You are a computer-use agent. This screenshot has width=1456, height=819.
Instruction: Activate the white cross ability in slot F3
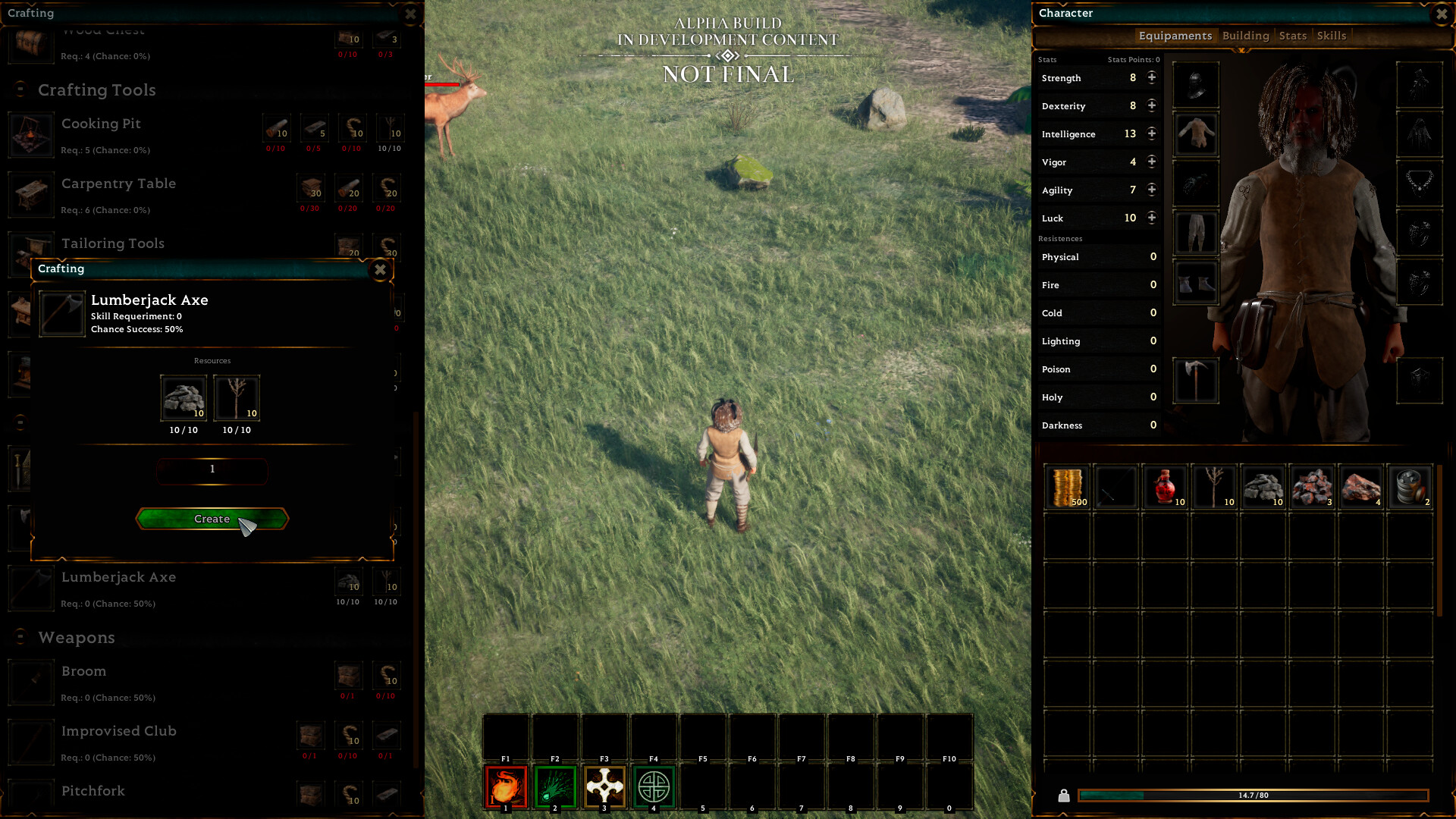[604, 787]
